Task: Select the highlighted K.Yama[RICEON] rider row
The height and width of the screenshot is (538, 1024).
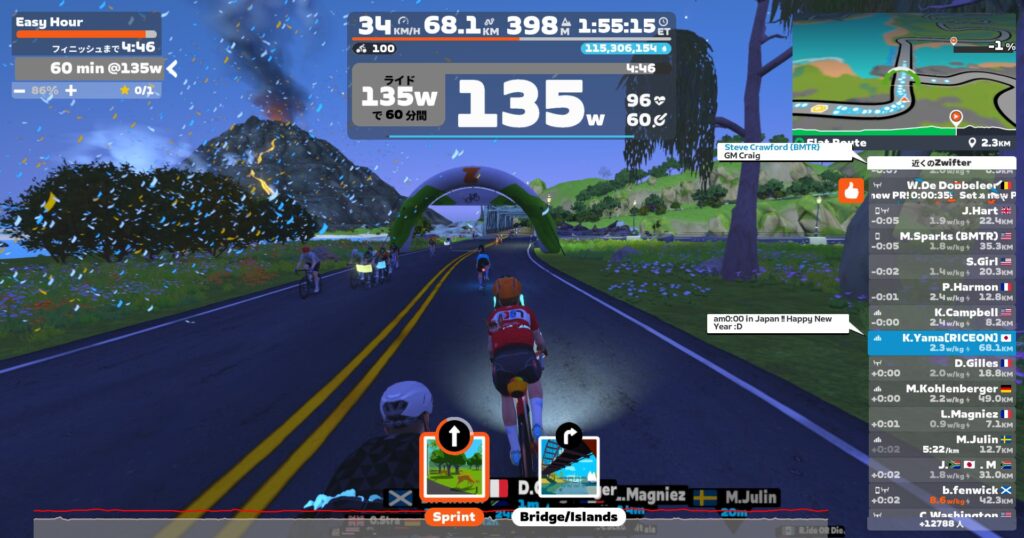Action: (940, 343)
